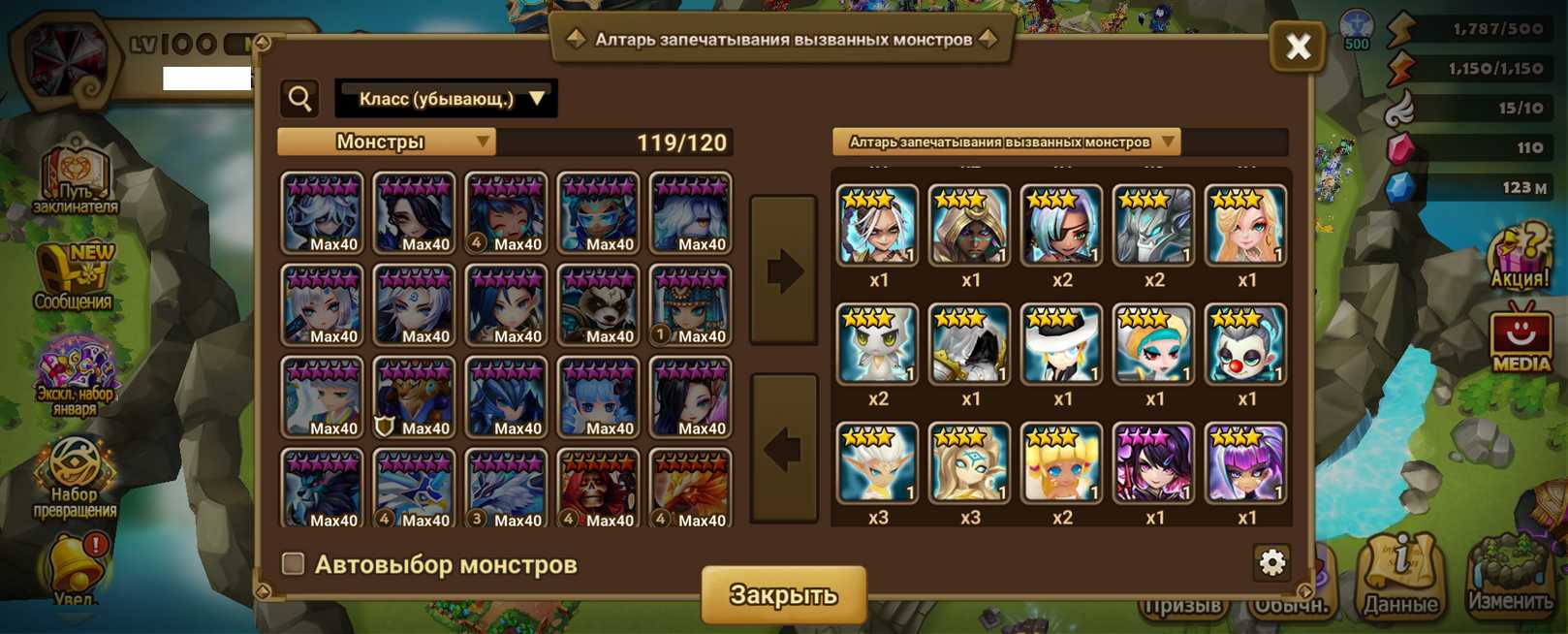Open the Акция gift promotion
The width and height of the screenshot is (1568, 634).
1519,258
